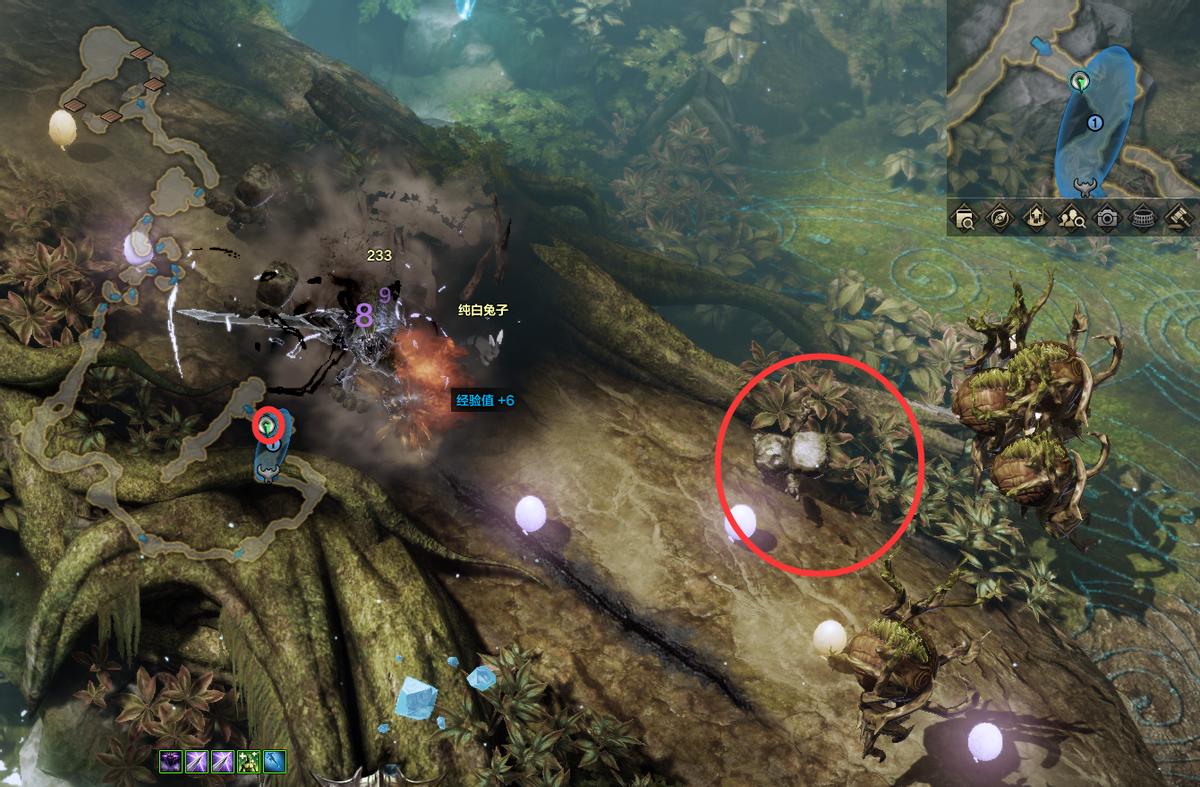Activate the camera screenshot icon
Image resolution: width=1200 pixels, height=787 pixels.
(1107, 217)
